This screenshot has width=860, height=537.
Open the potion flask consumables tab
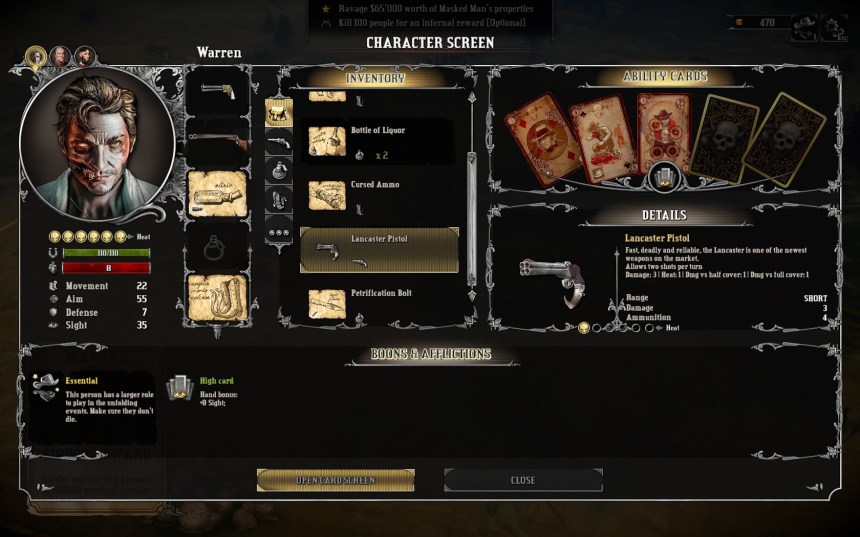click(x=279, y=171)
